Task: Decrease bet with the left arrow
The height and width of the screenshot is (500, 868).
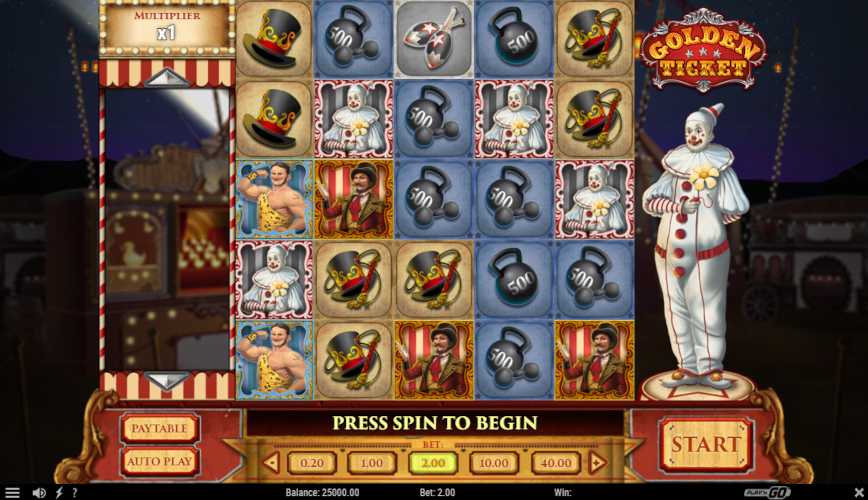Action: pos(270,463)
